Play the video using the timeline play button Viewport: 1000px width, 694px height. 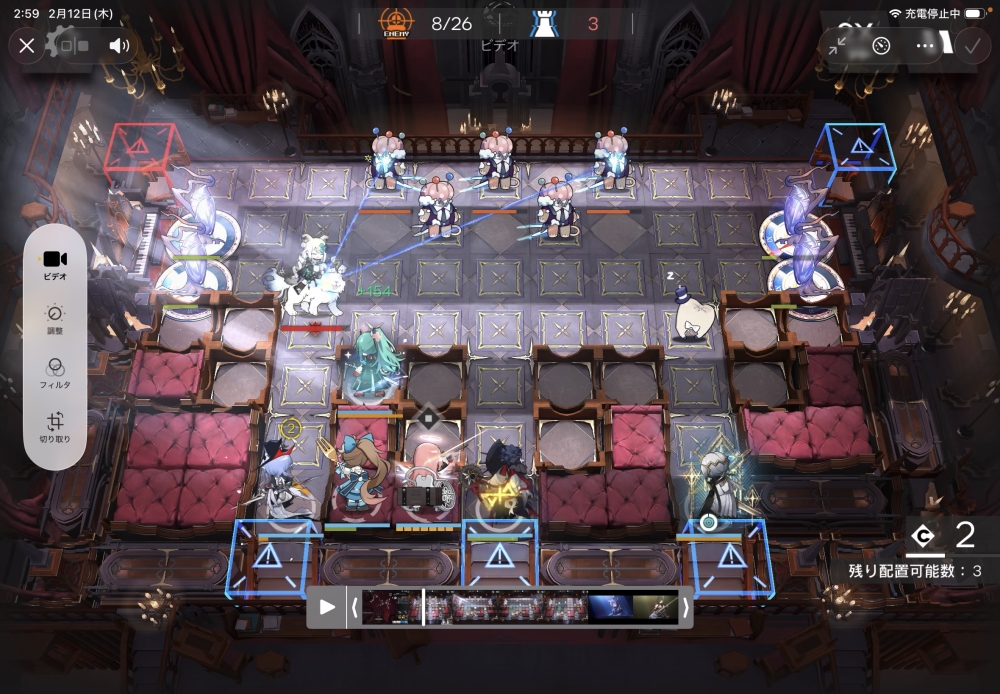pos(327,607)
